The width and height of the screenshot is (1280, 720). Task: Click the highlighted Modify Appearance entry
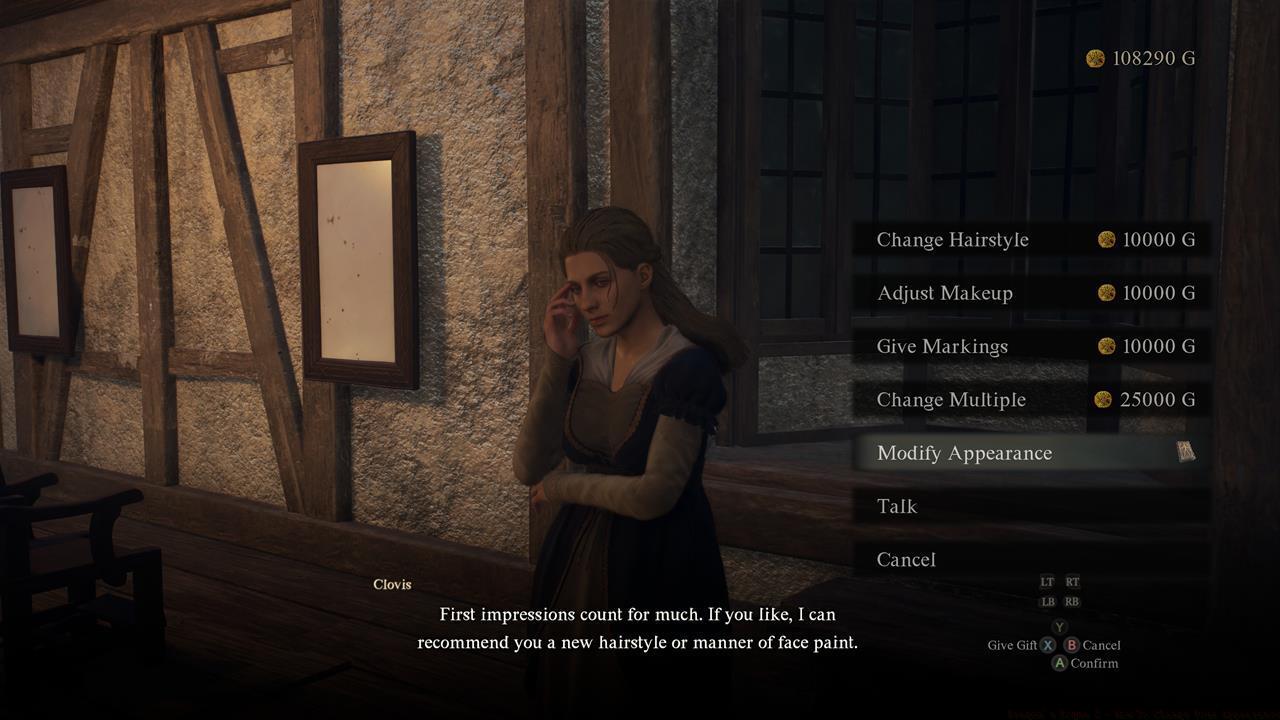click(964, 453)
